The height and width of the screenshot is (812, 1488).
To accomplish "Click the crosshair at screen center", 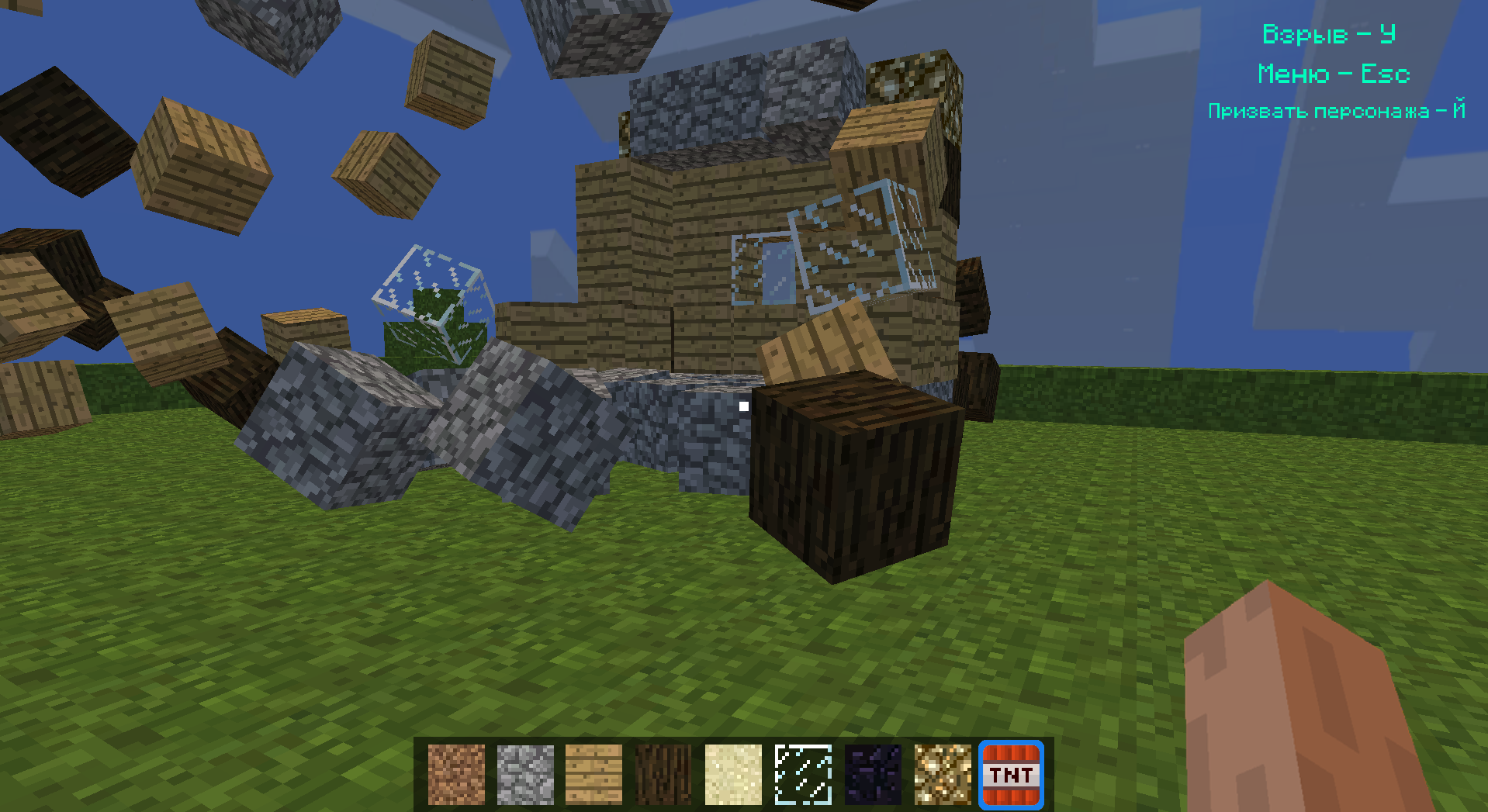I will (744, 406).
